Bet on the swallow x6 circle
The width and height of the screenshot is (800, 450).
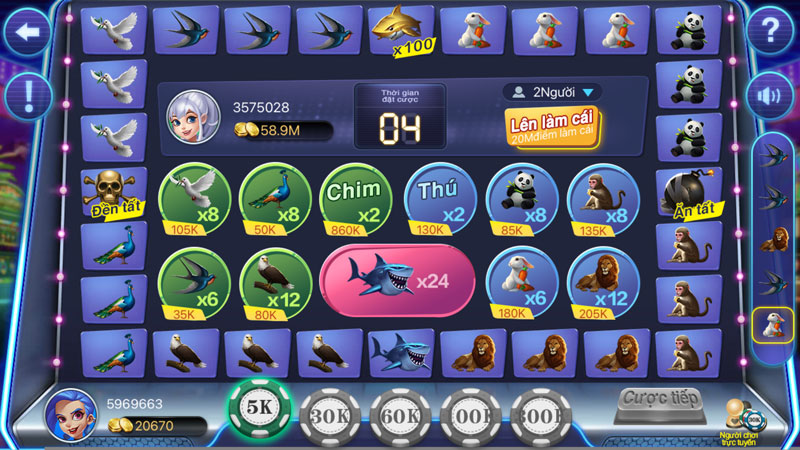pos(194,283)
